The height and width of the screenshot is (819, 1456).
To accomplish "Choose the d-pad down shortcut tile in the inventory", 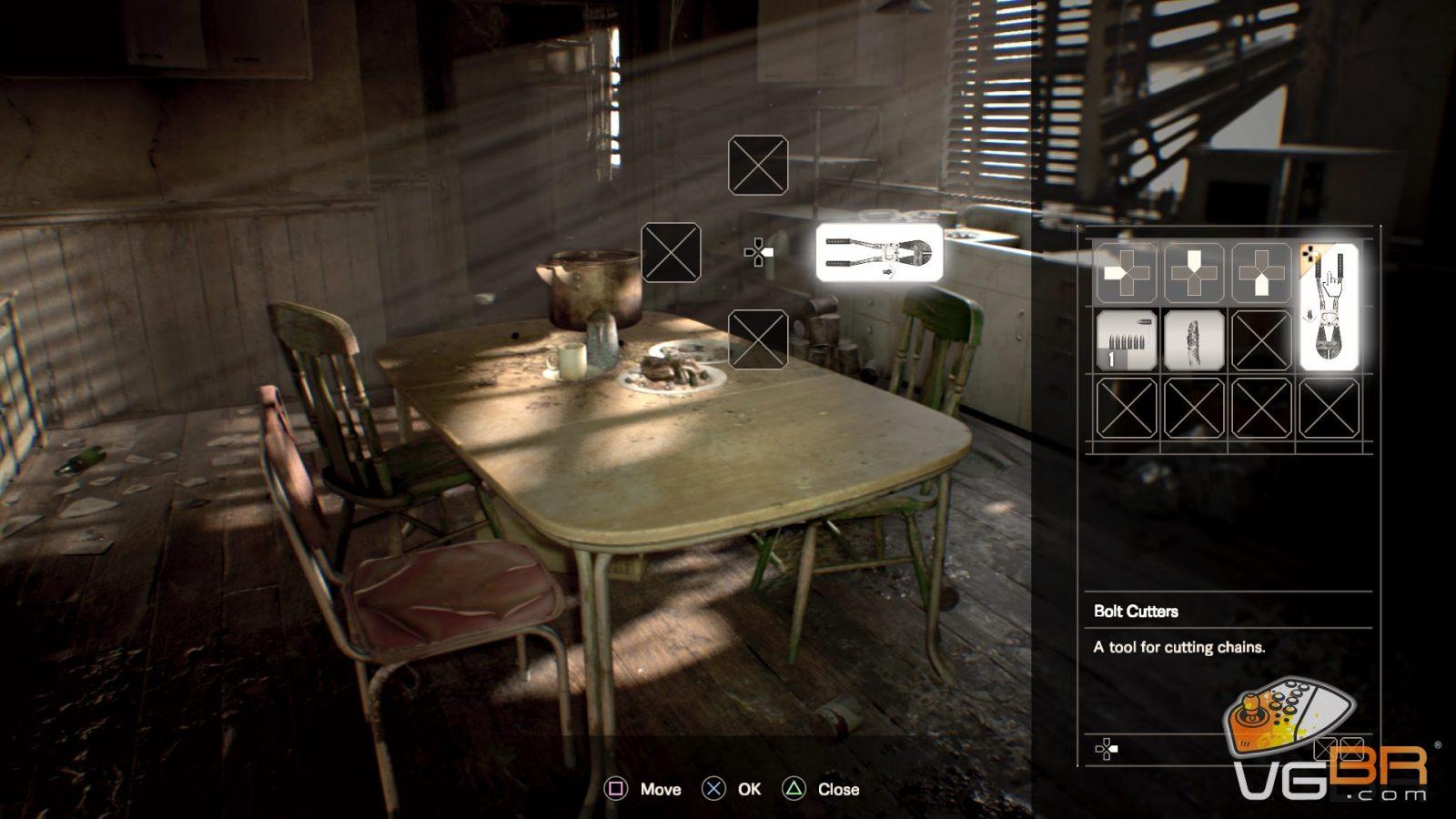I will point(1261,272).
